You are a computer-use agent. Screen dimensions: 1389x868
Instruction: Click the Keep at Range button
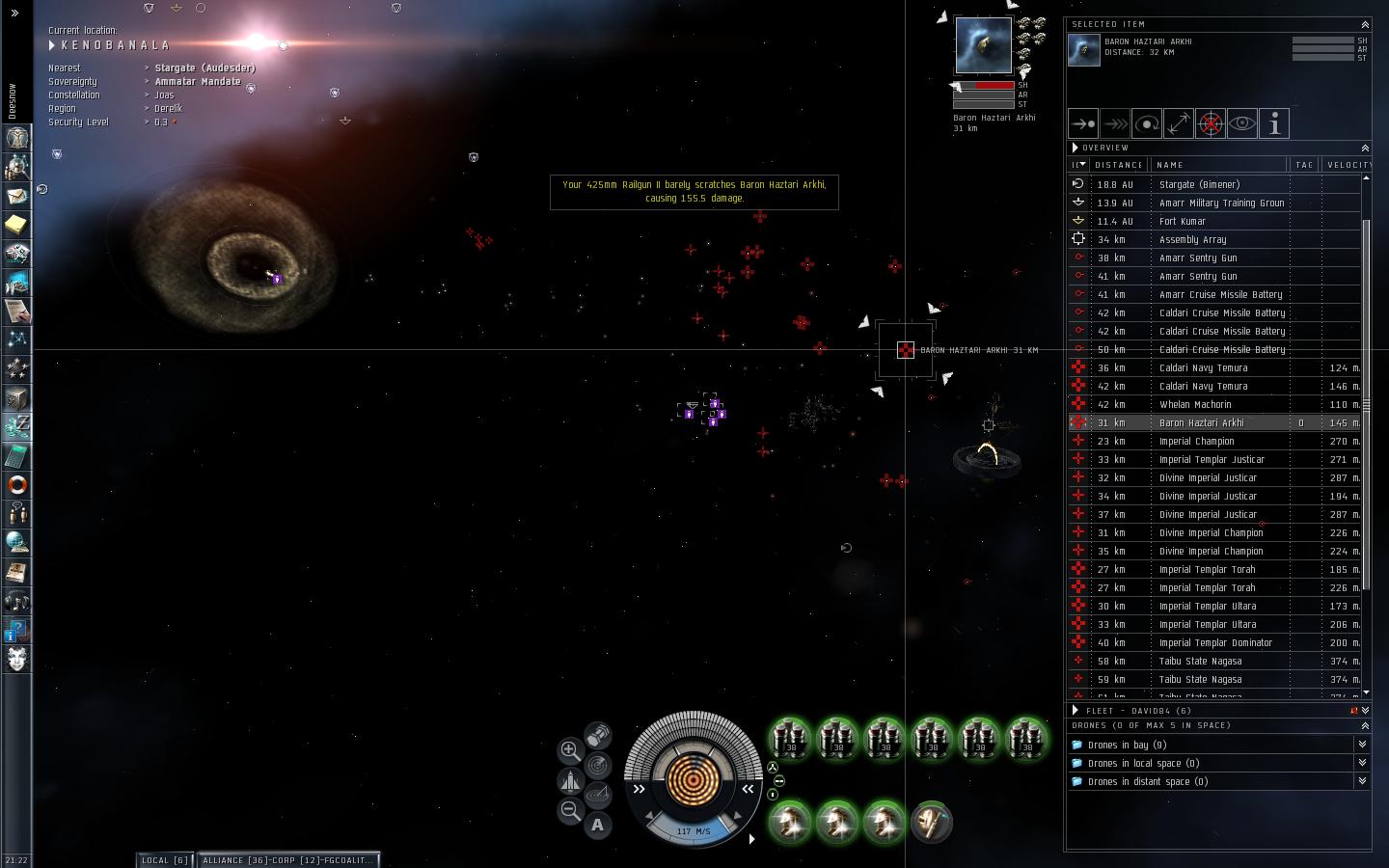point(1179,123)
